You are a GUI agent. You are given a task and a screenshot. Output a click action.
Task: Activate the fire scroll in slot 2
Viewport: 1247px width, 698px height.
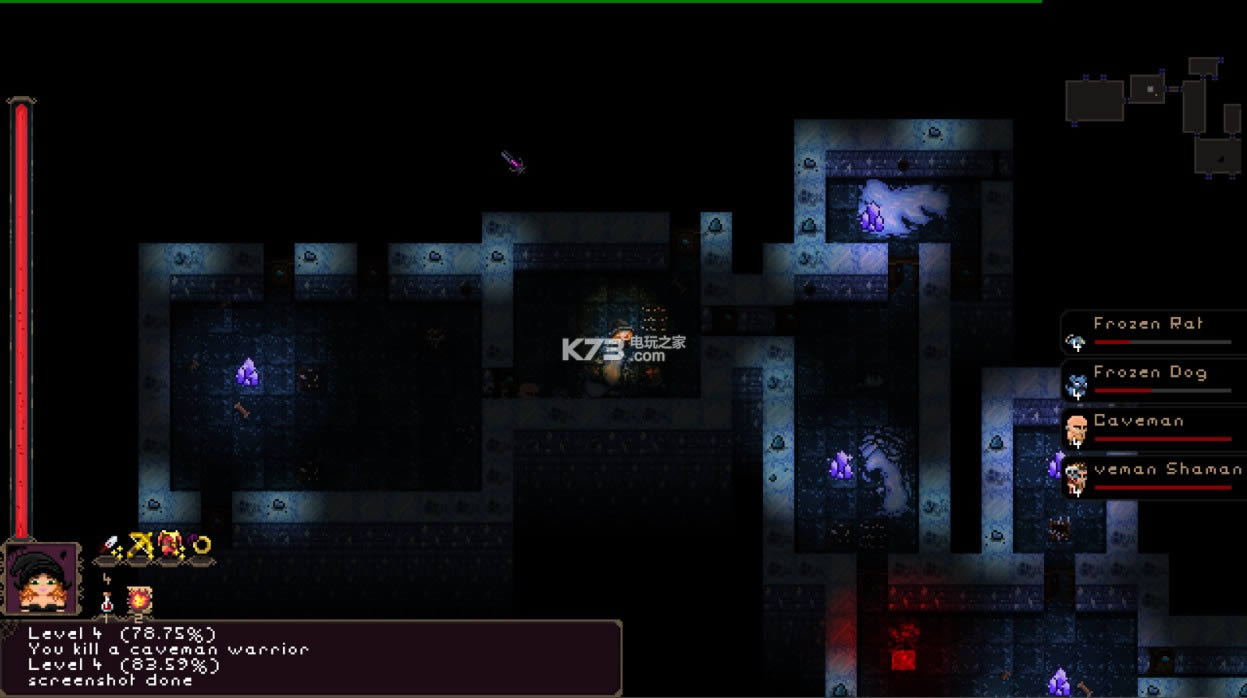click(x=139, y=600)
